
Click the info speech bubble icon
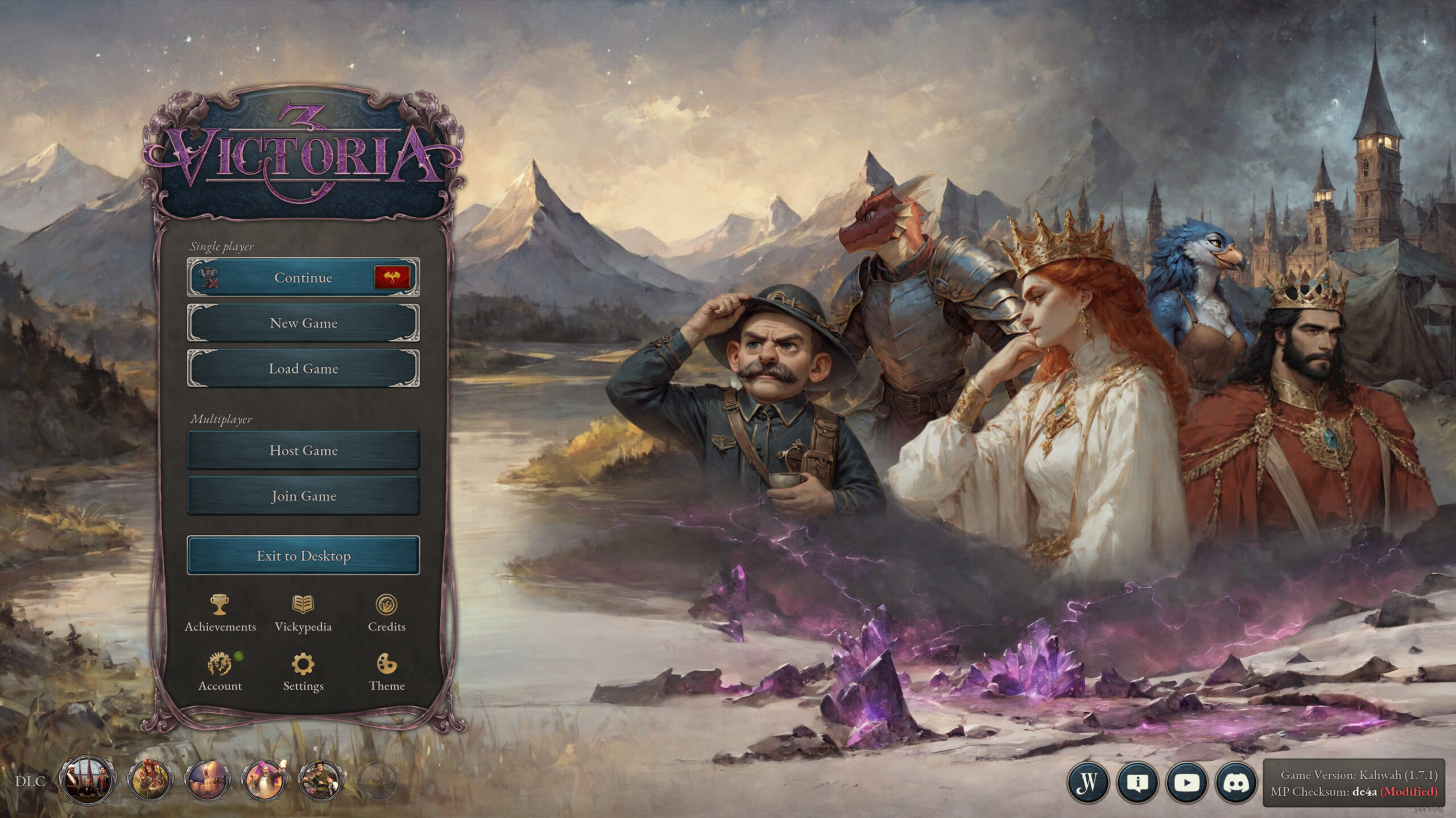[1137, 782]
